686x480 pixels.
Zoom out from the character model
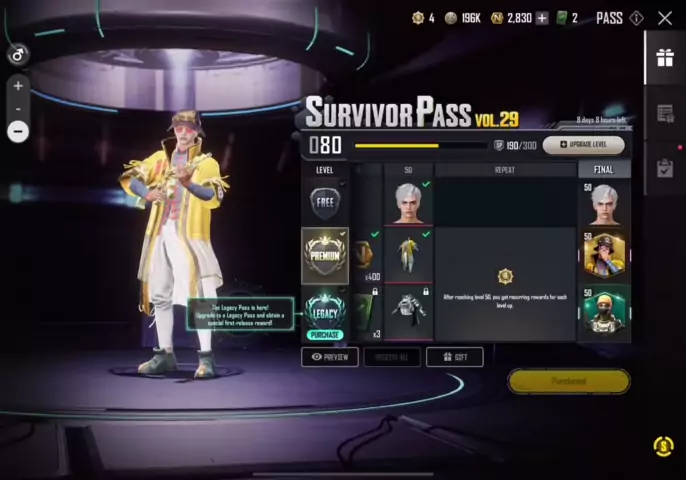click(18, 130)
